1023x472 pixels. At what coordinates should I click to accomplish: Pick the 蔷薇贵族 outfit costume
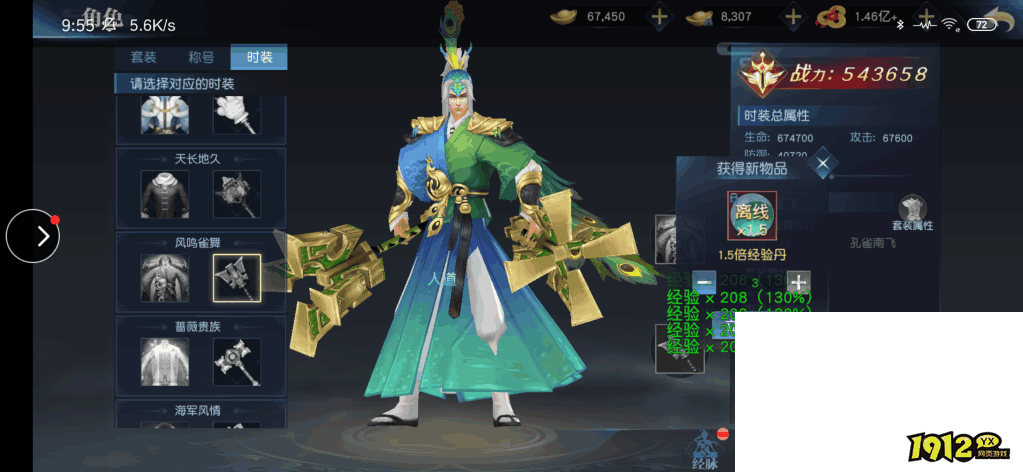click(165, 361)
